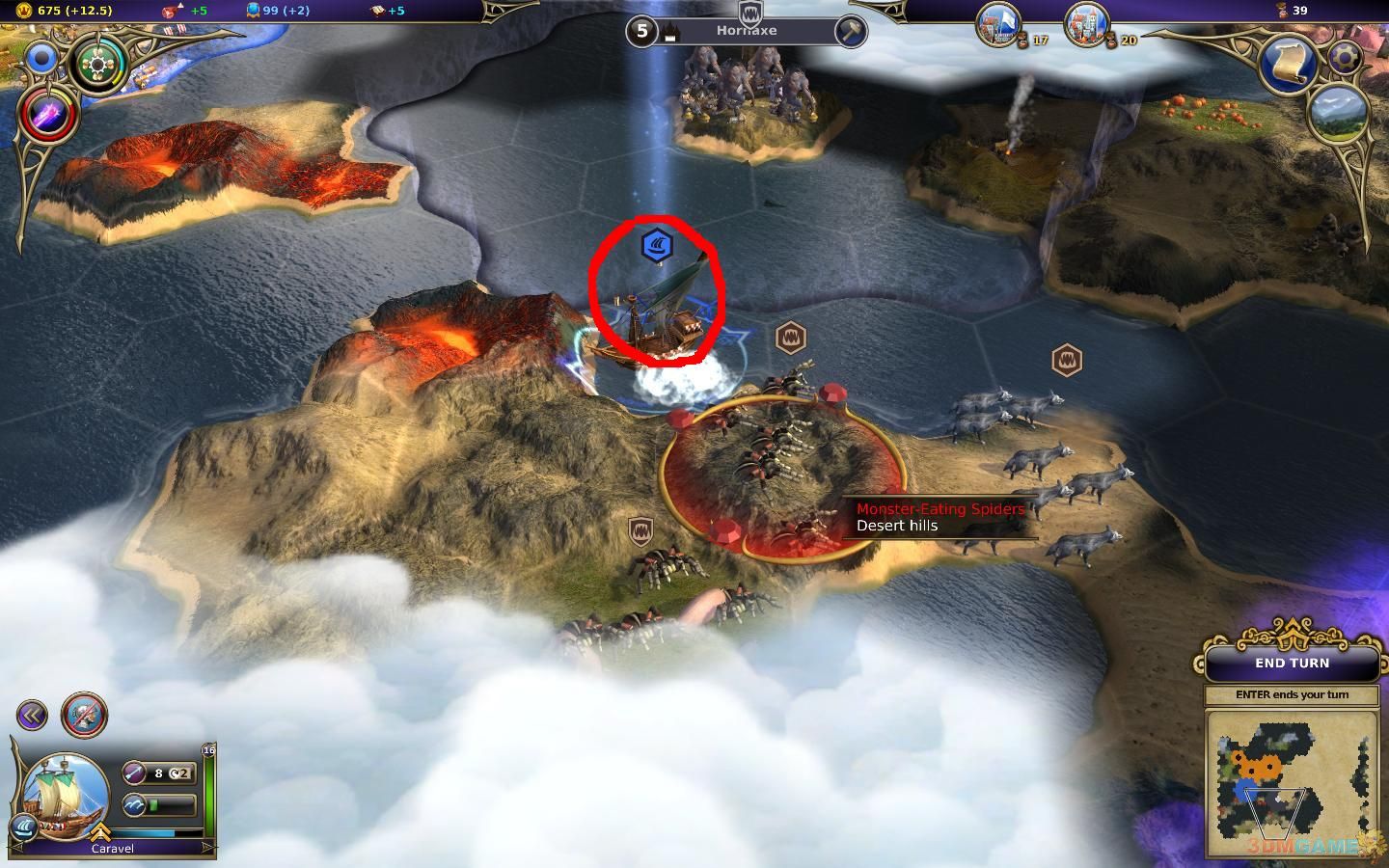
Task: Select the city portrait showing 20 population
Action: (1087, 24)
